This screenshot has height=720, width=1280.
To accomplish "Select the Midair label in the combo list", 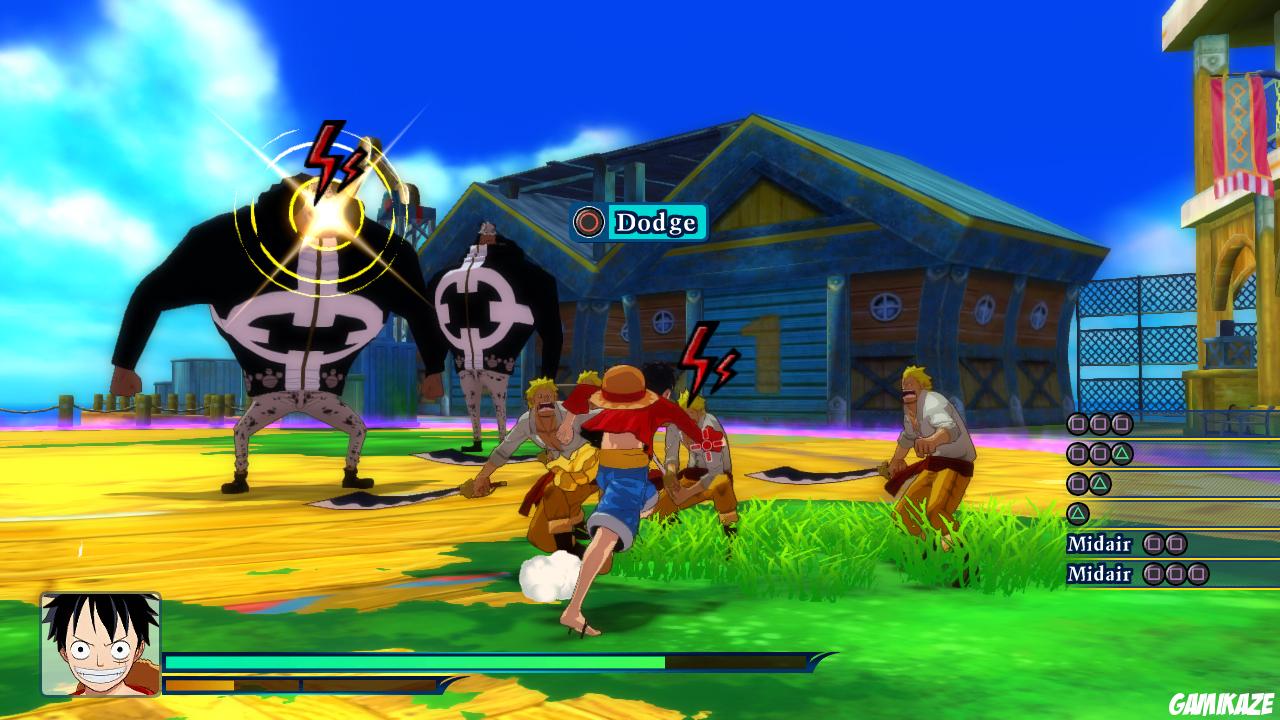I will point(1100,544).
